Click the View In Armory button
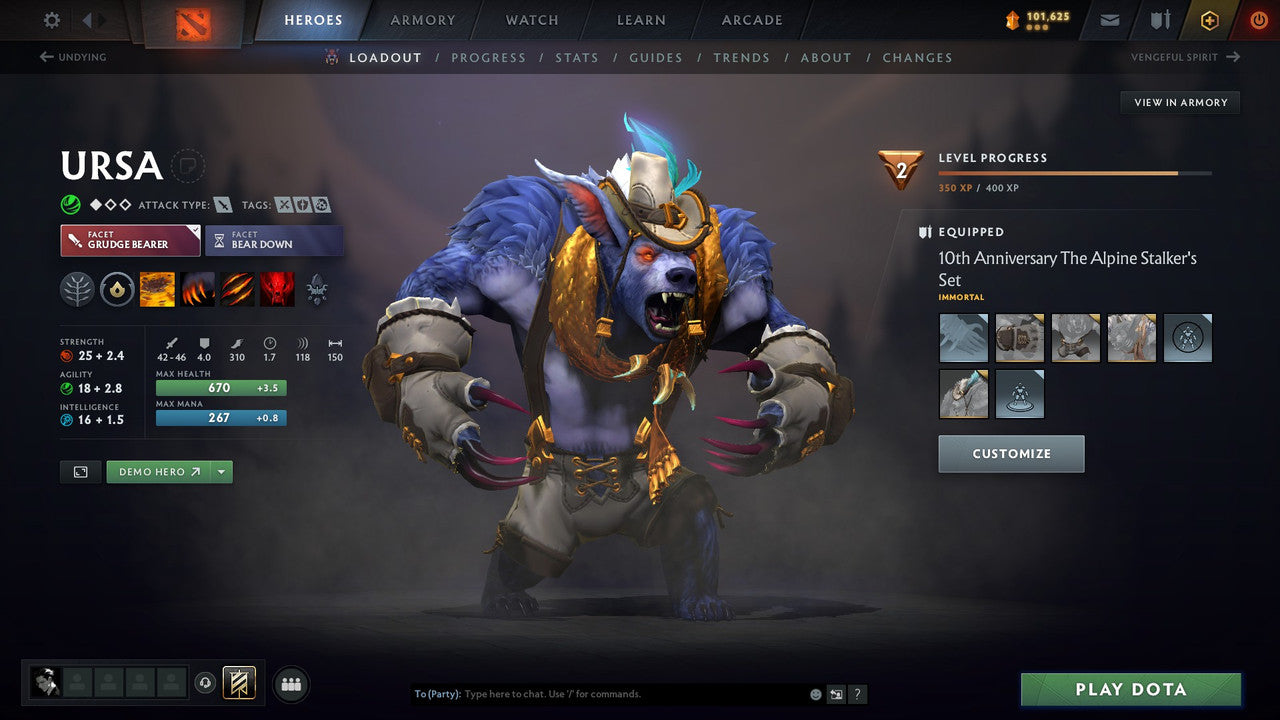 tap(1180, 102)
